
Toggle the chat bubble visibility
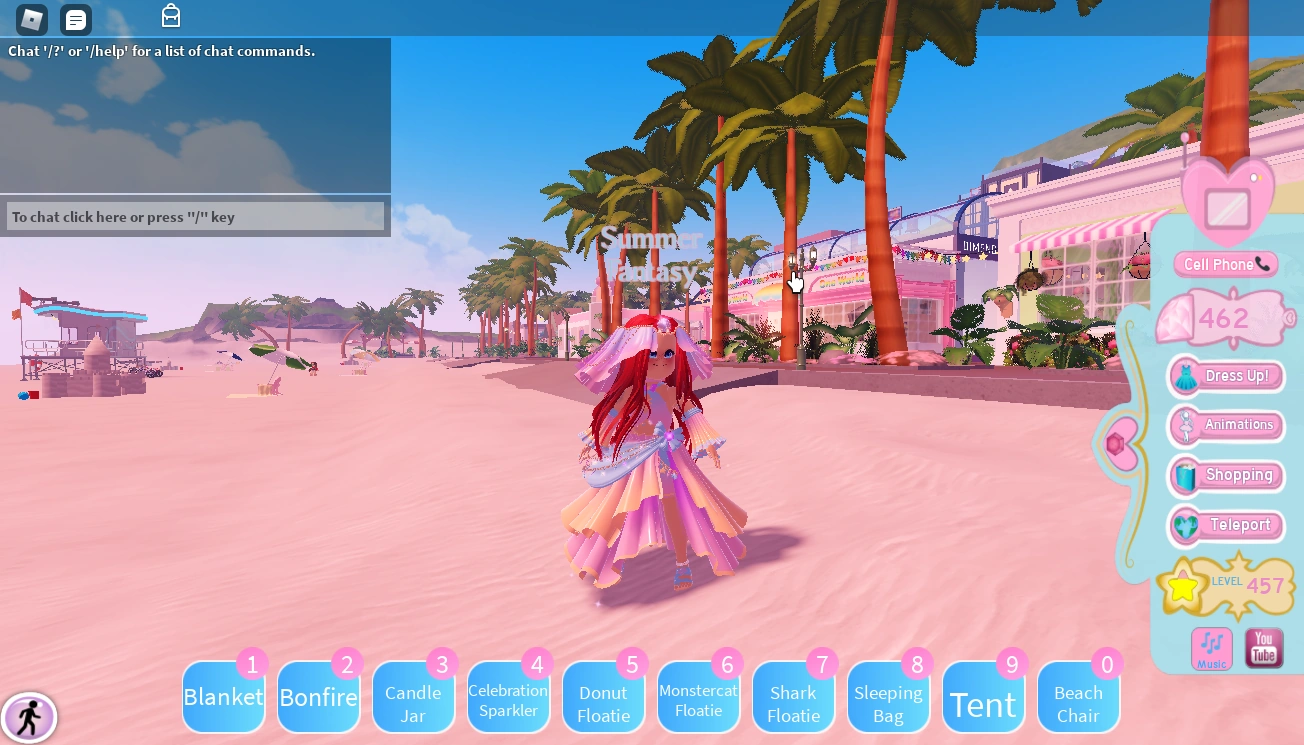pyautogui.click(x=74, y=18)
